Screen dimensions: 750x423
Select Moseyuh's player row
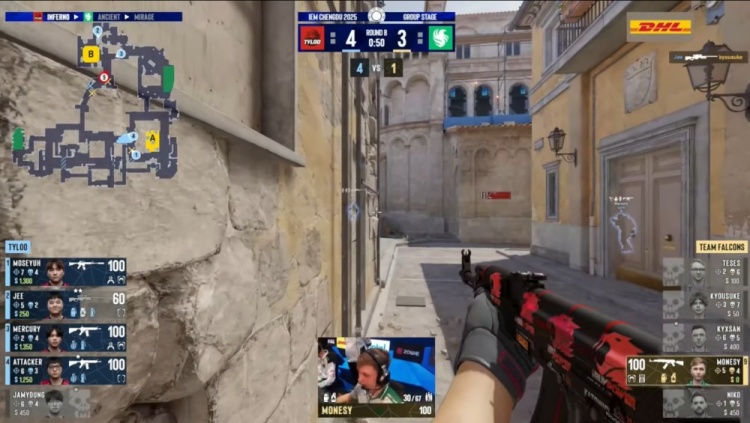point(66,270)
